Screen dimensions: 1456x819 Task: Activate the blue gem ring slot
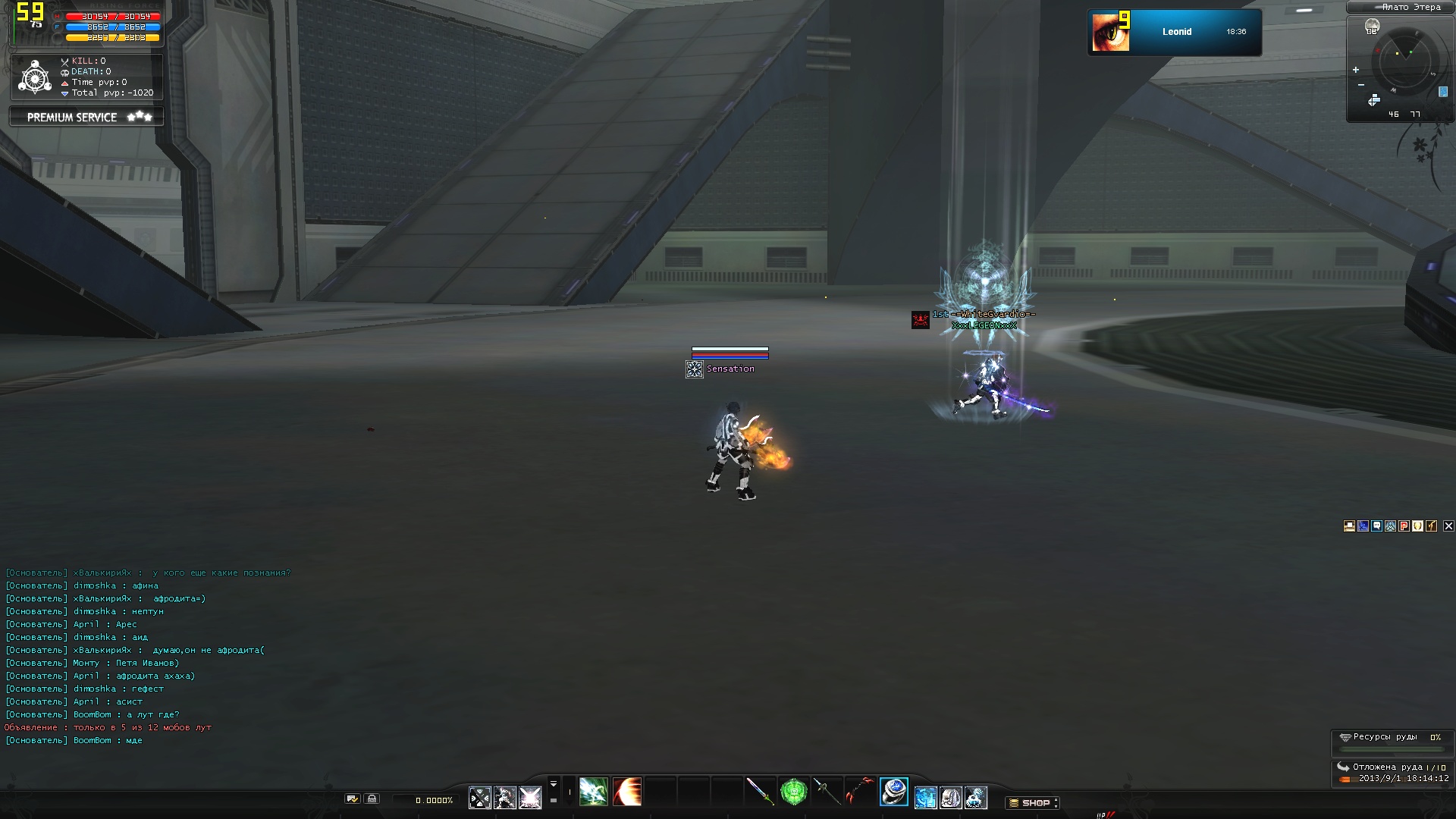894,792
